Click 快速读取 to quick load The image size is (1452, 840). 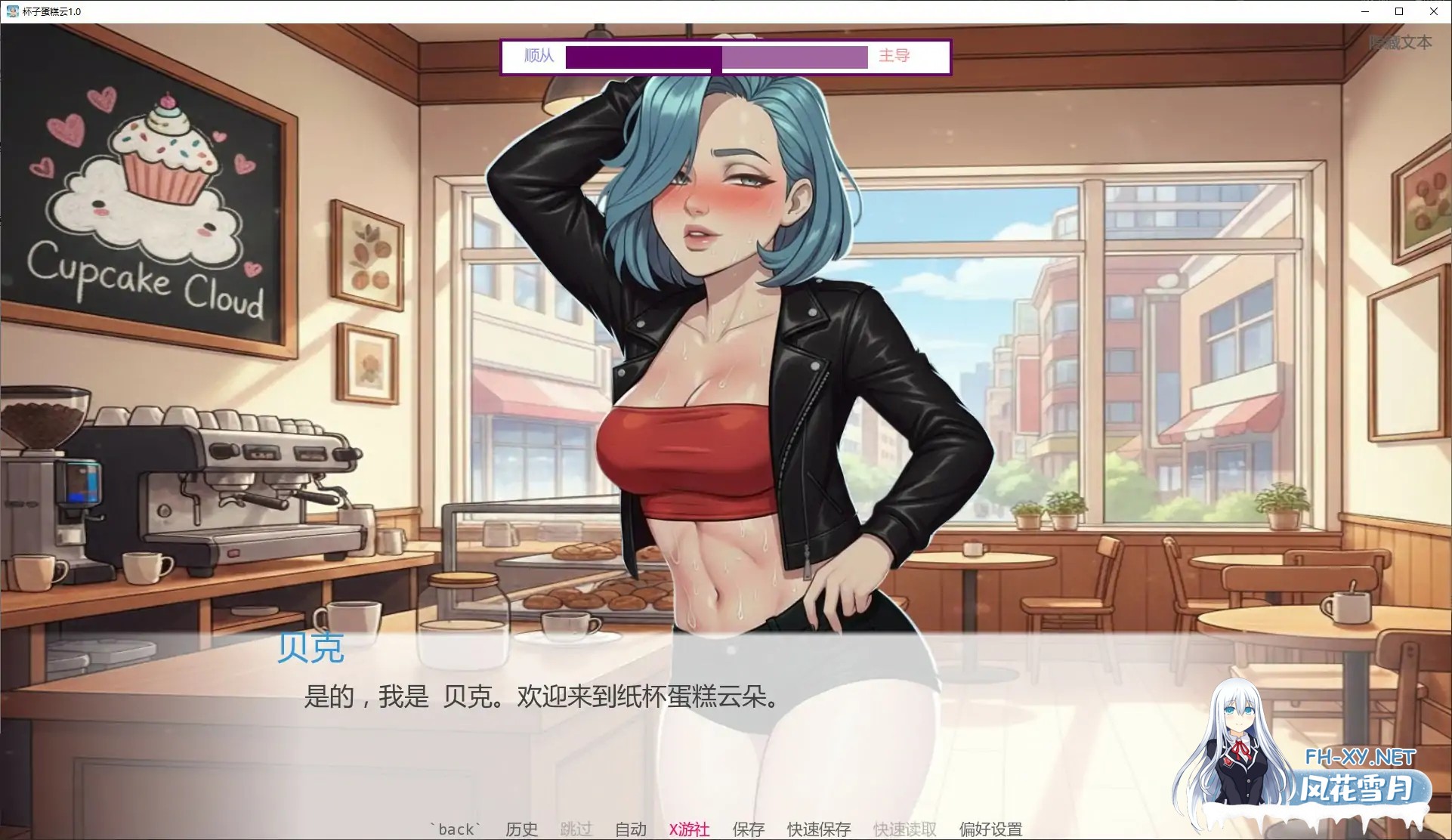click(x=904, y=829)
